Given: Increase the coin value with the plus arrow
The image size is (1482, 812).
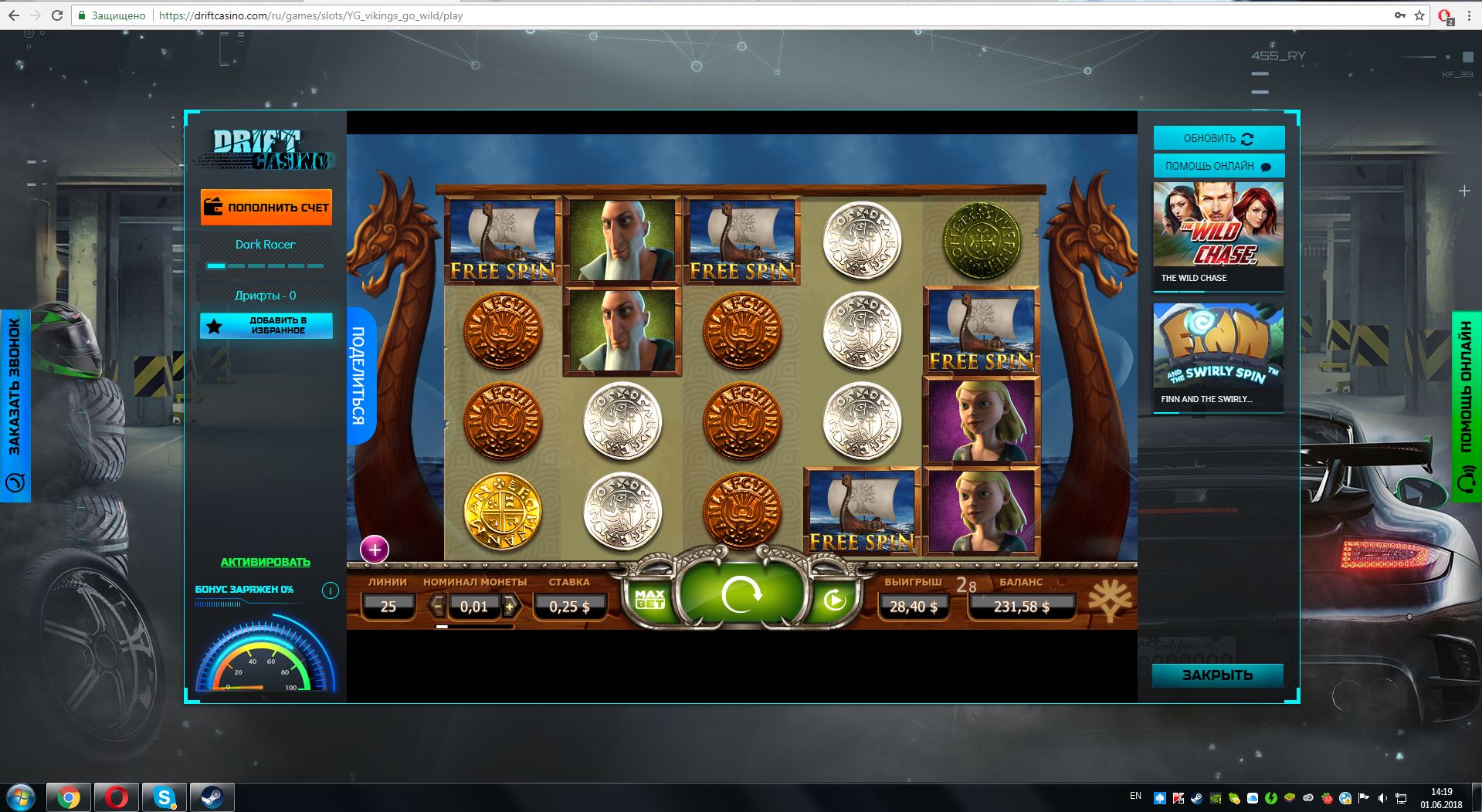Looking at the screenshot, I should 510,607.
